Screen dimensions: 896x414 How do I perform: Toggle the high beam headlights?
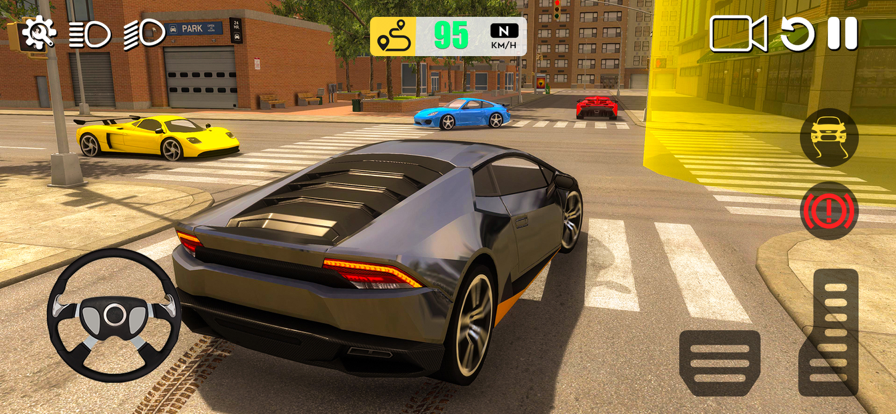coord(144,34)
